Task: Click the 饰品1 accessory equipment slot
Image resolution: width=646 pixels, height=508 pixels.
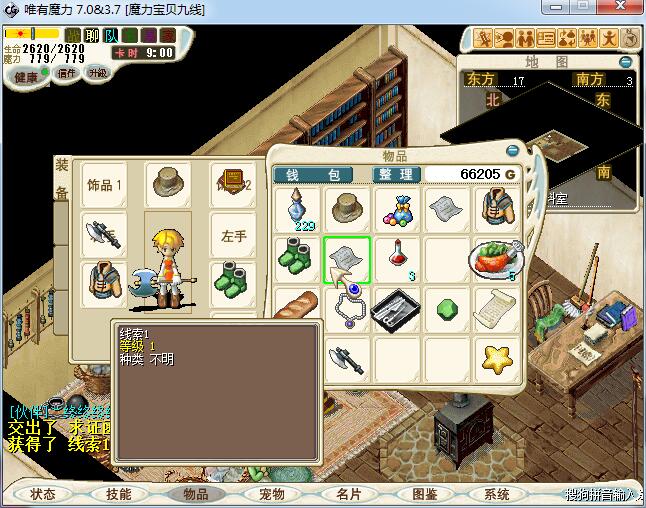Action: [104, 185]
